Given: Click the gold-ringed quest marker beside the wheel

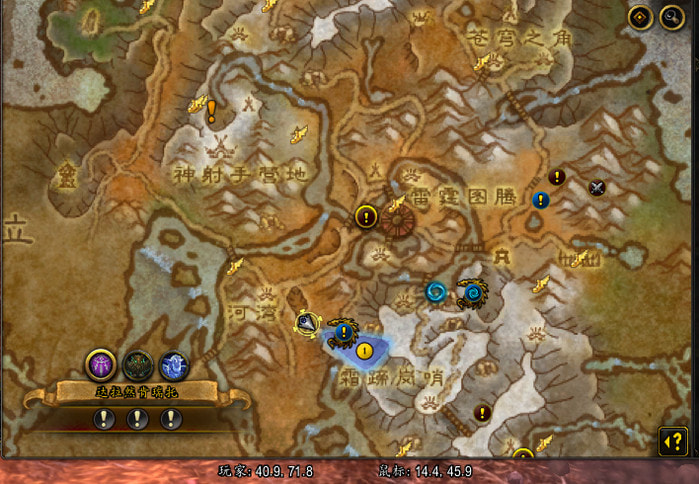Looking at the screenshot, I should pos(366,216).
